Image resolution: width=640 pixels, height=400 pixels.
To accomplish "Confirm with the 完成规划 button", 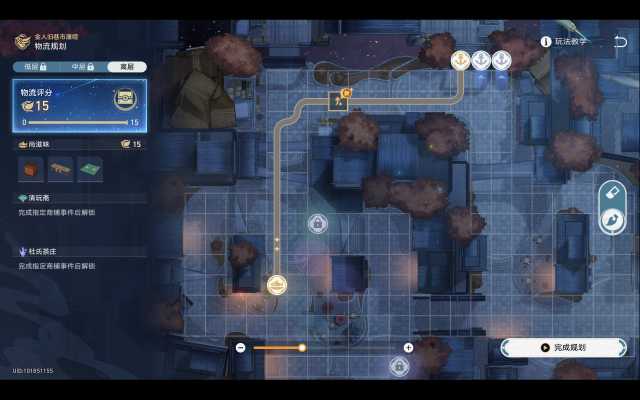I will pos(563,347).
